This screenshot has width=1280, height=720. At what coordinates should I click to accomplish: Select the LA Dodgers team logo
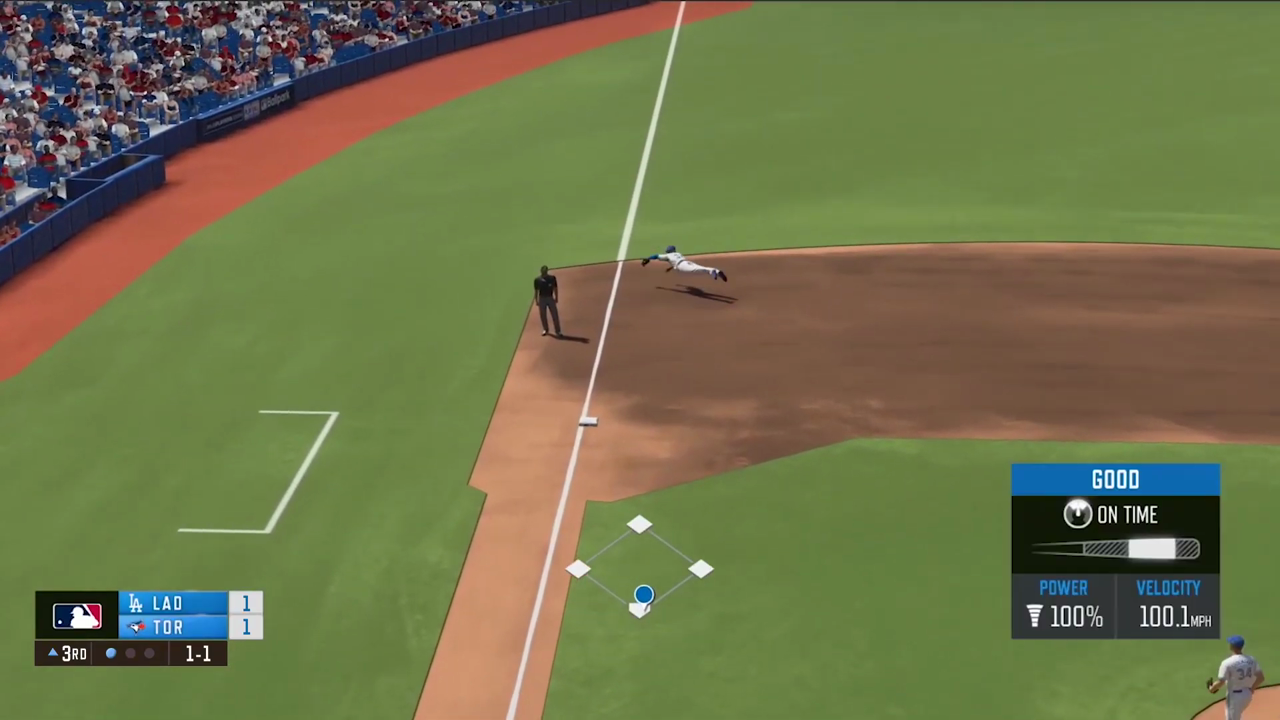click(135, 603)
